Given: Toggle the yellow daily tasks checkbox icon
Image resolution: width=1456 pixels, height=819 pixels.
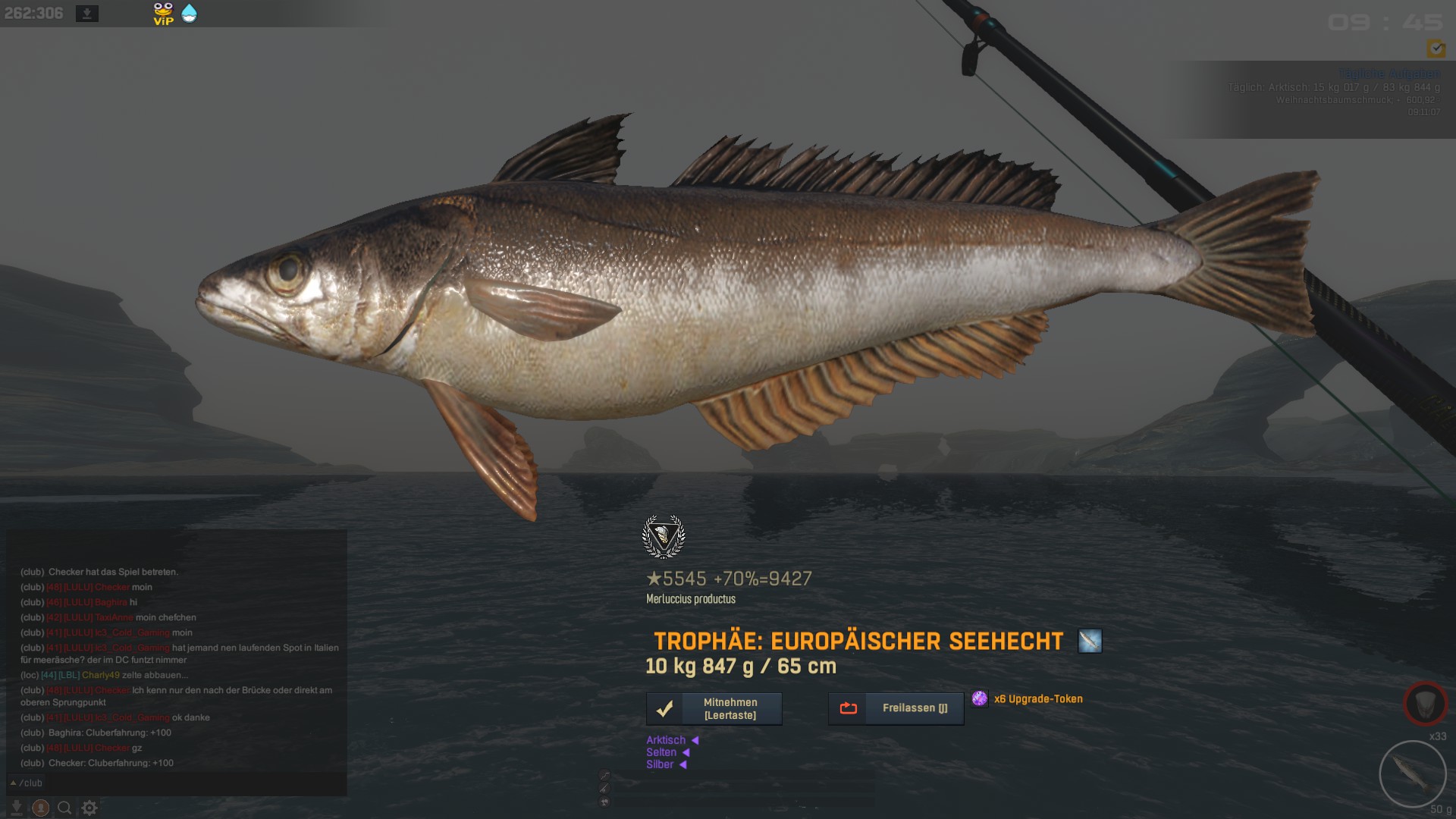Looking at the screenshot, I should pos(1436,49).
